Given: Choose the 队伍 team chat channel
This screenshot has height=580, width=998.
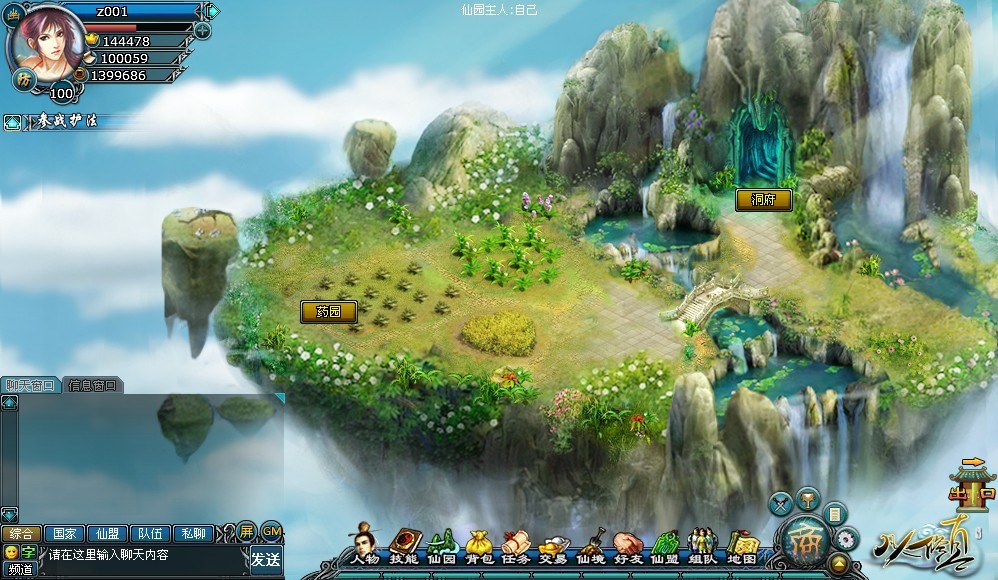Looking at the screenshot, I should pos(150,533).
